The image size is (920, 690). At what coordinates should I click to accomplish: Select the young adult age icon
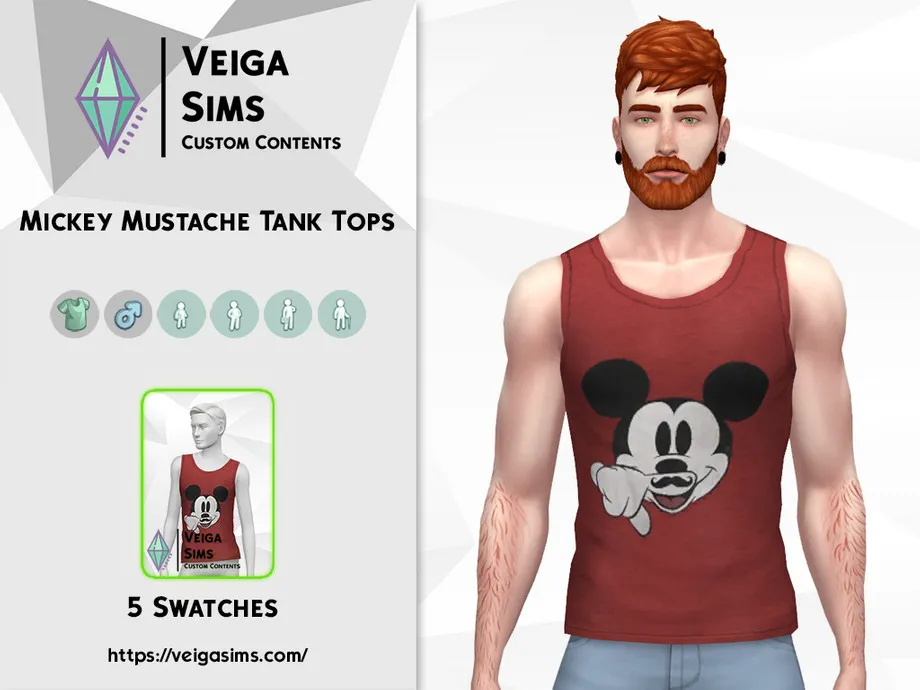235,316
